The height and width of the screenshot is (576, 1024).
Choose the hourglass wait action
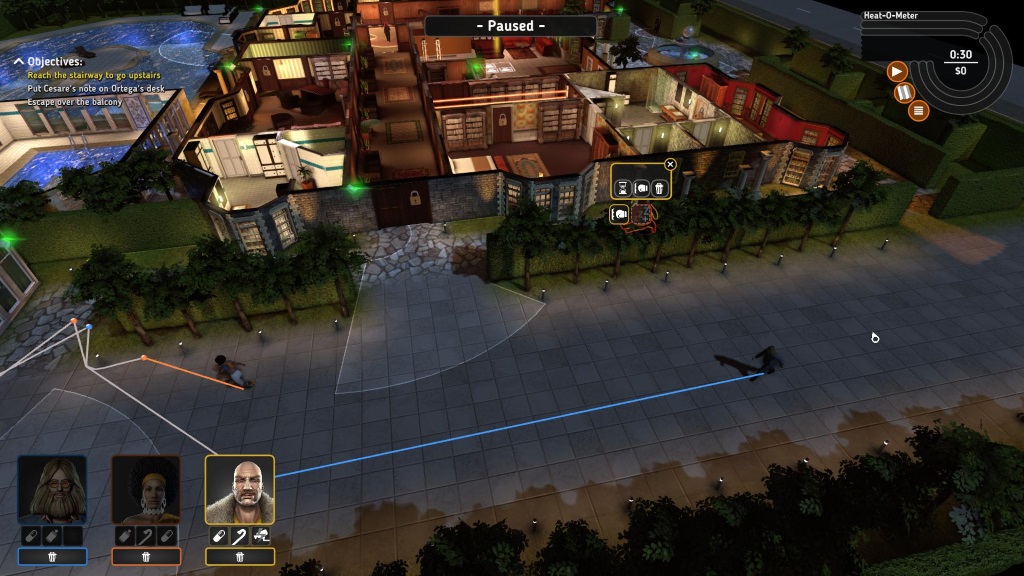click(623, 187)
